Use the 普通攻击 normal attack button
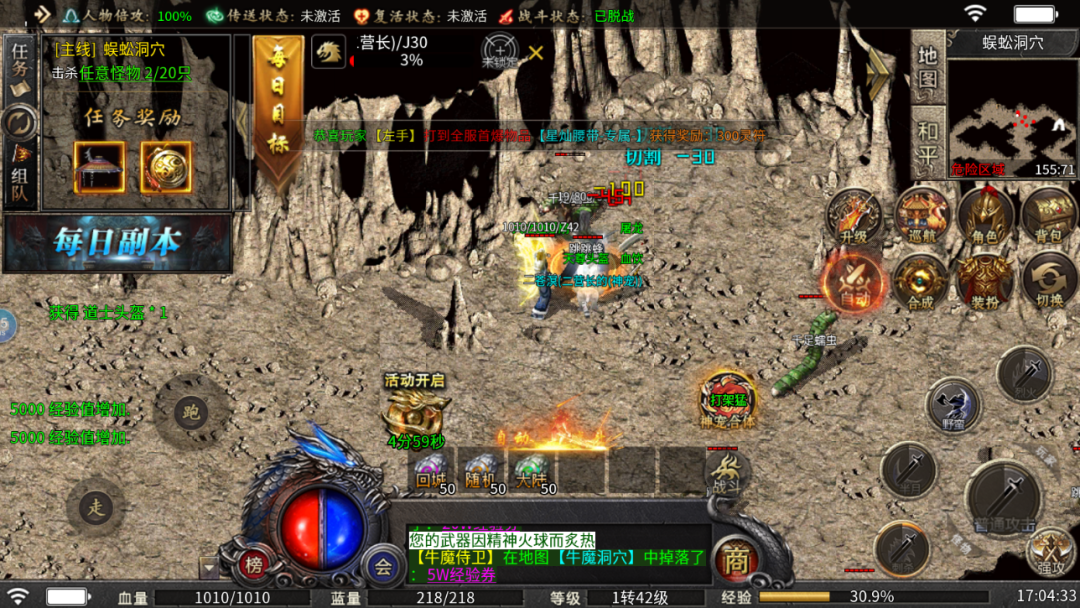1080x608 pixels. coord(1005,496)
